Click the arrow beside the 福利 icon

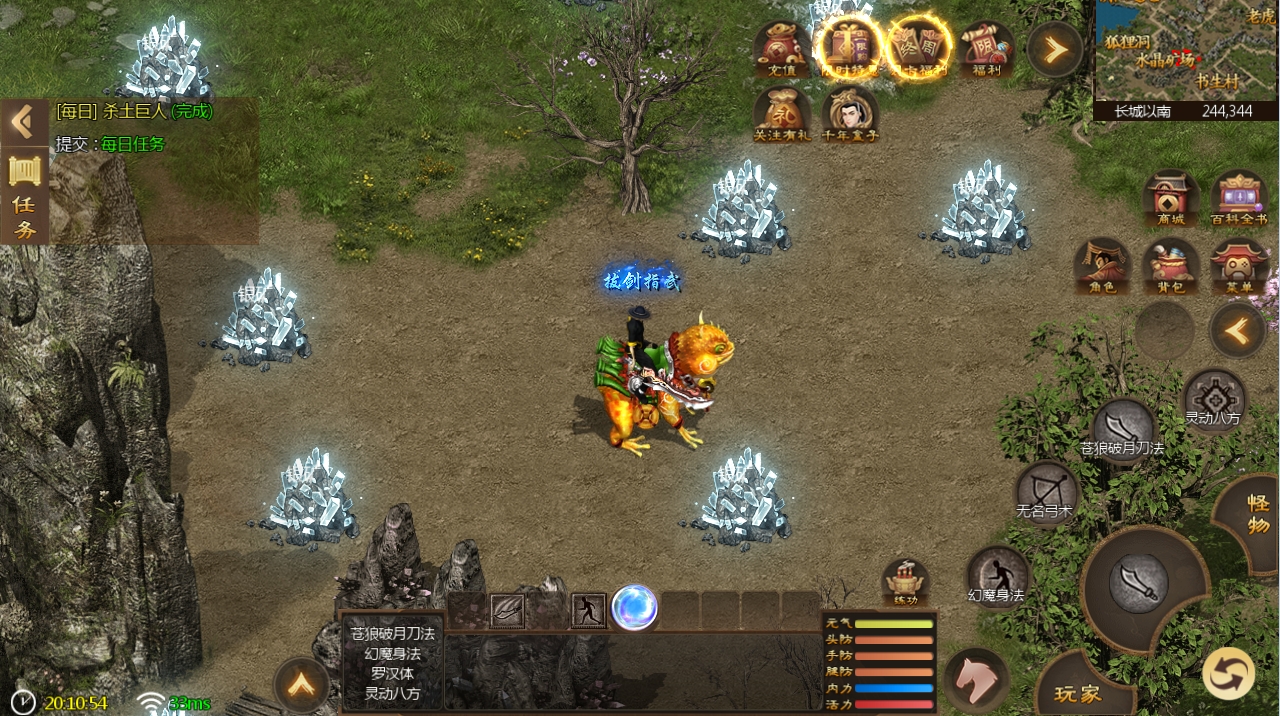click(x=1055, y=48)
